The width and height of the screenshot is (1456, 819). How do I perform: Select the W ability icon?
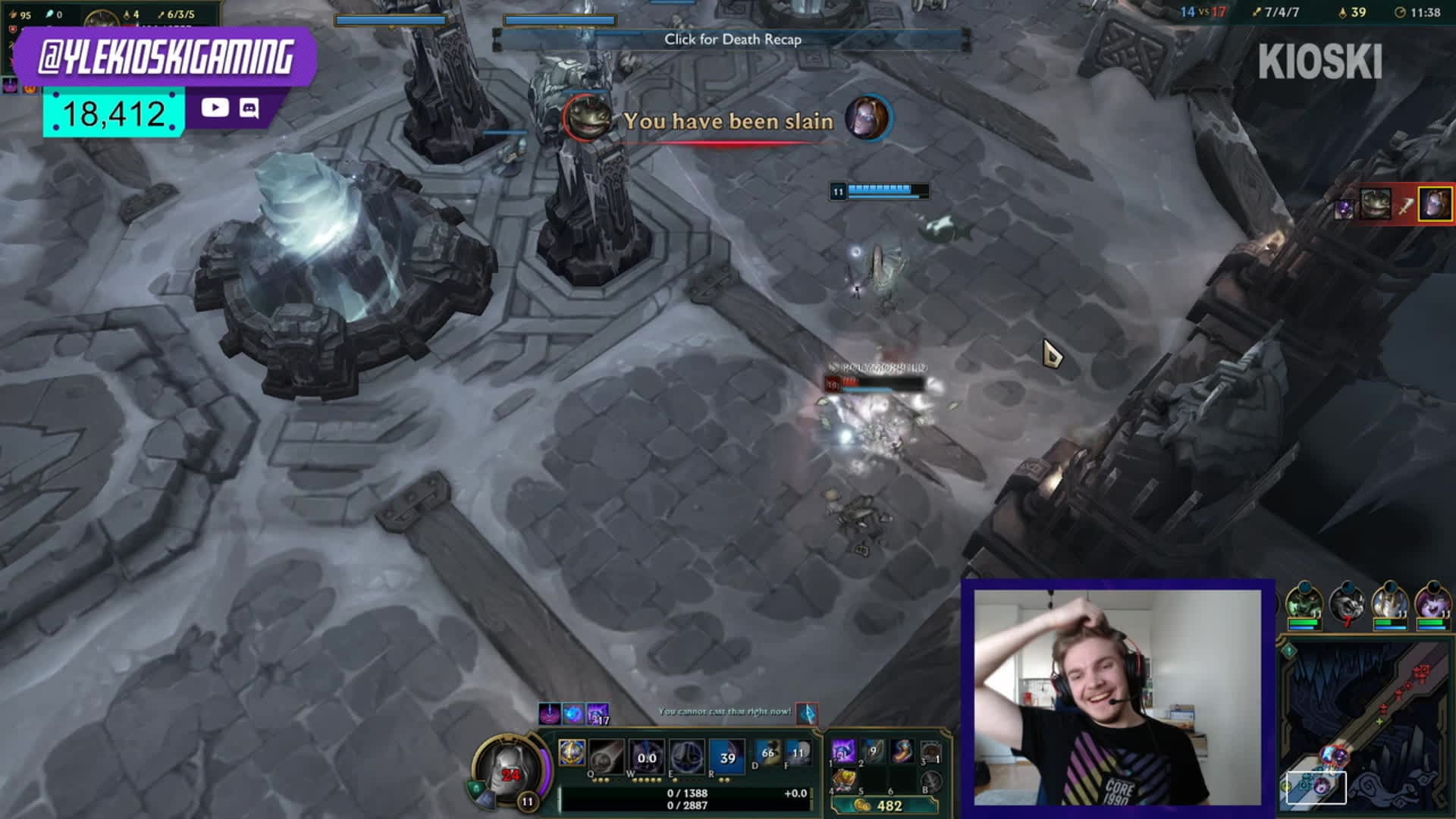[x=646, y=755]
